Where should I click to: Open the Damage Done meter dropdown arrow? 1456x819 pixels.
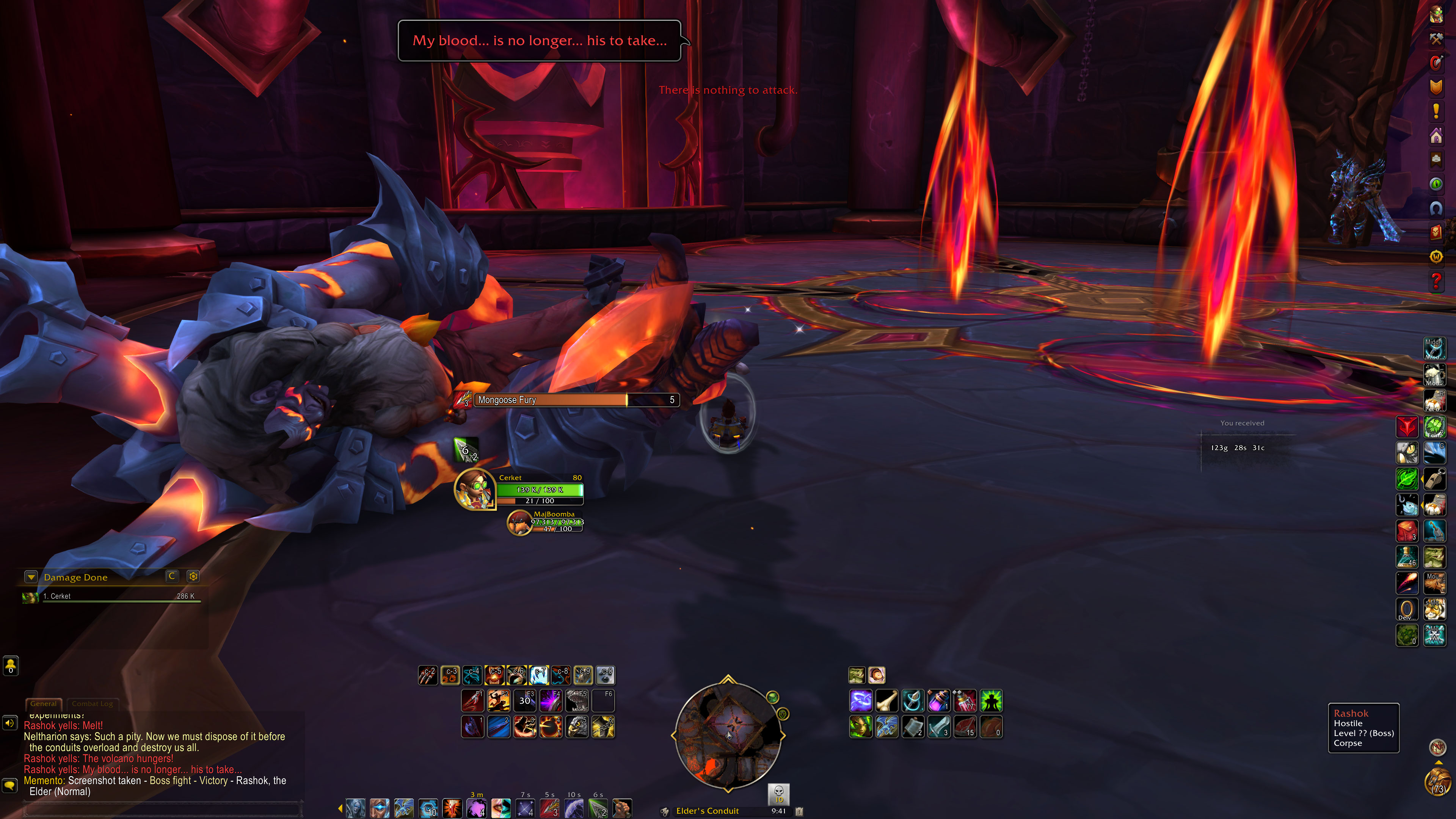(31, 577)
